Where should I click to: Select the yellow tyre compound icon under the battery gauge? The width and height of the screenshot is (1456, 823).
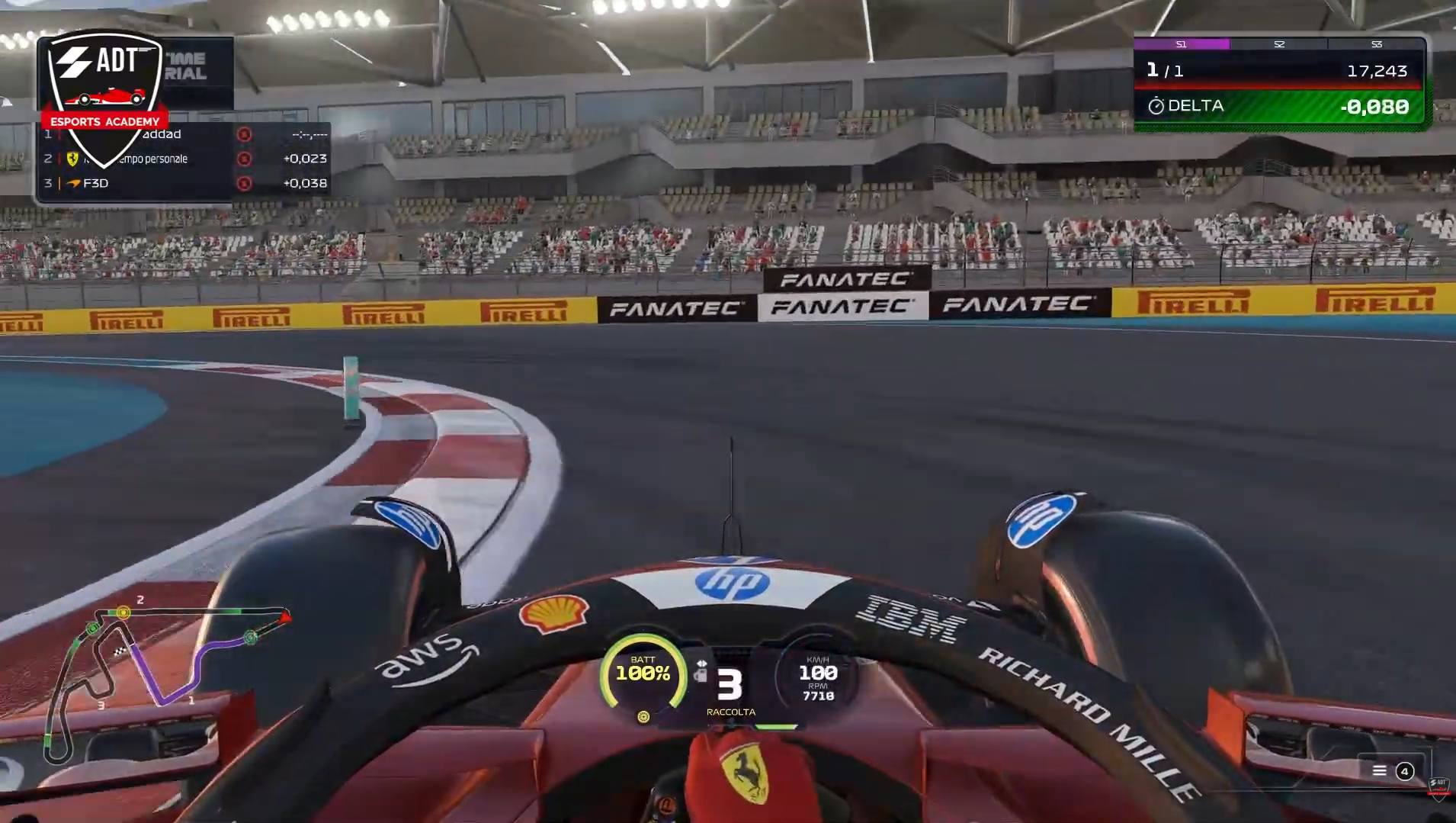point(644,717)
